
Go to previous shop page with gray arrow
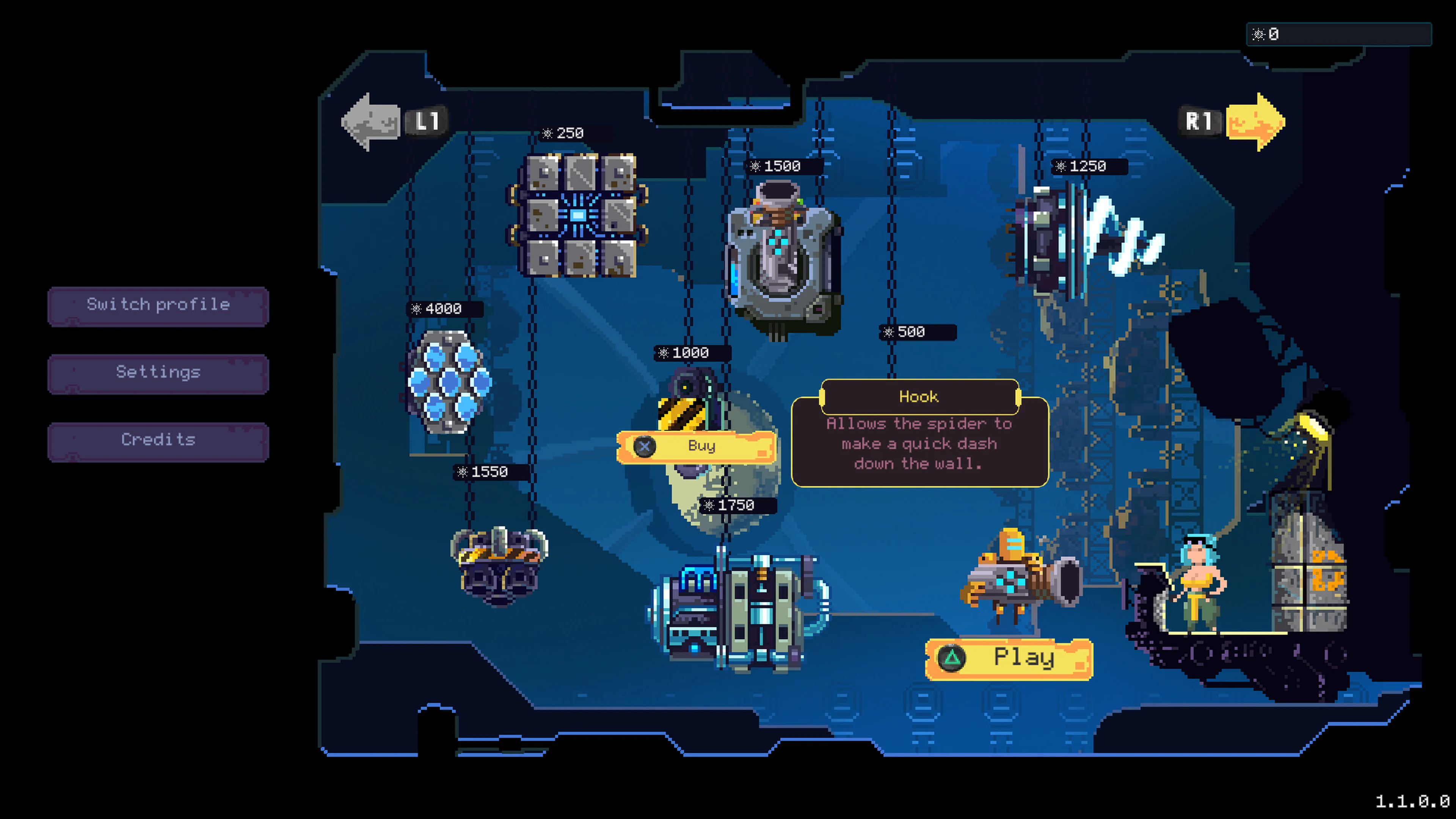371,121
